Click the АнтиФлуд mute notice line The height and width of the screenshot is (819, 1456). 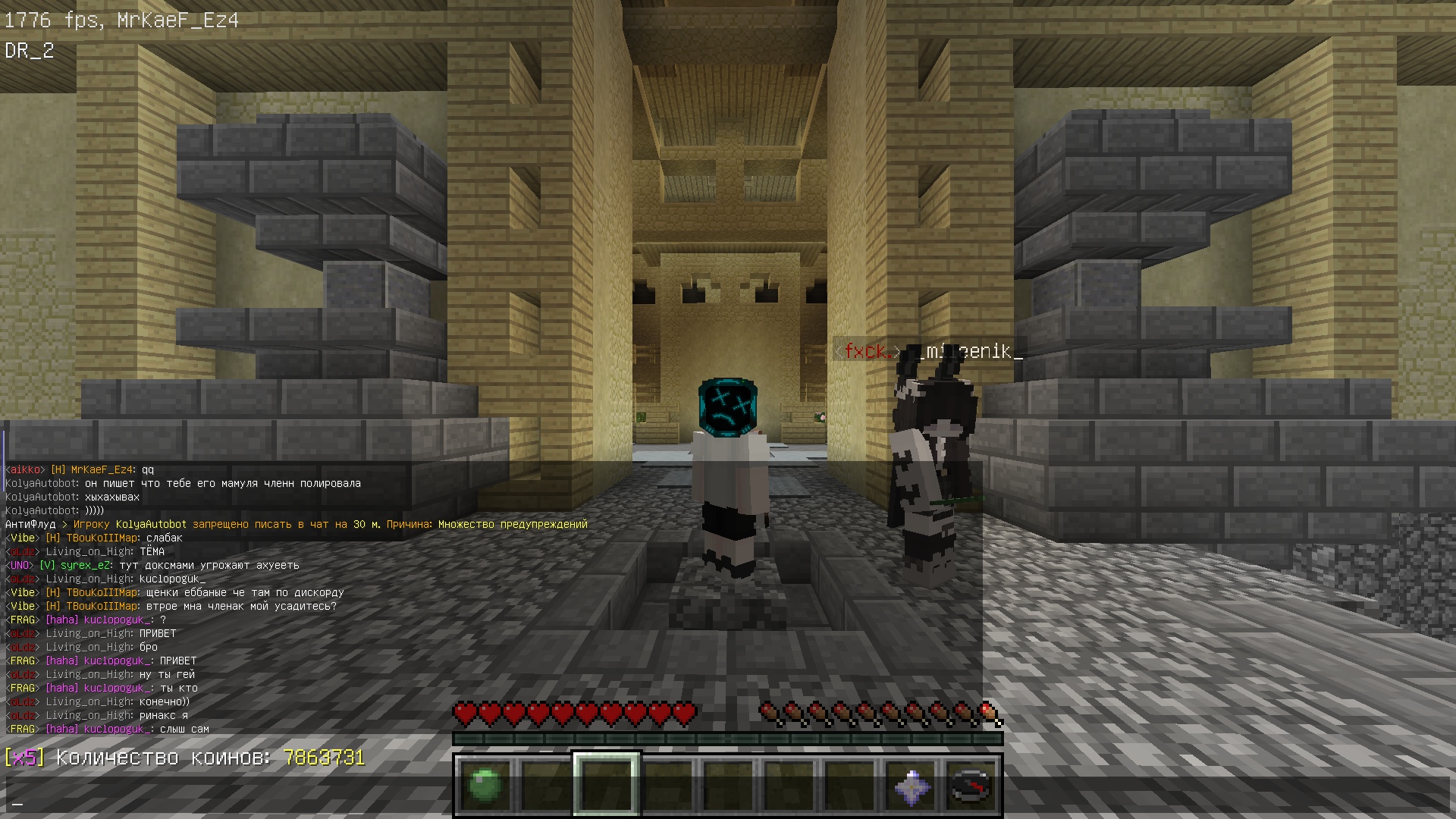296,525
